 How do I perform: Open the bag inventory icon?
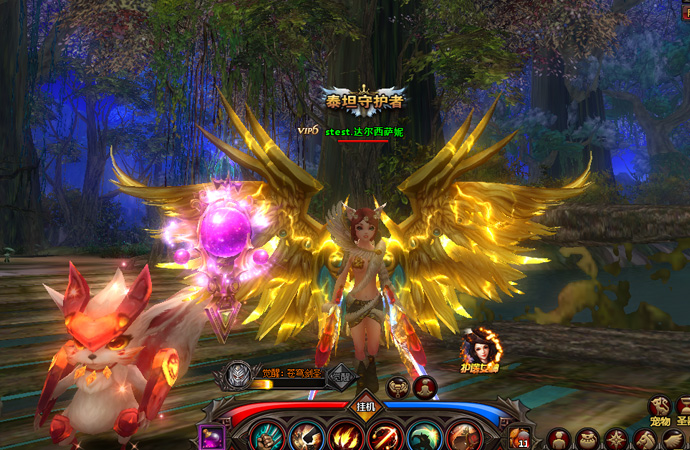coord(588,439)
